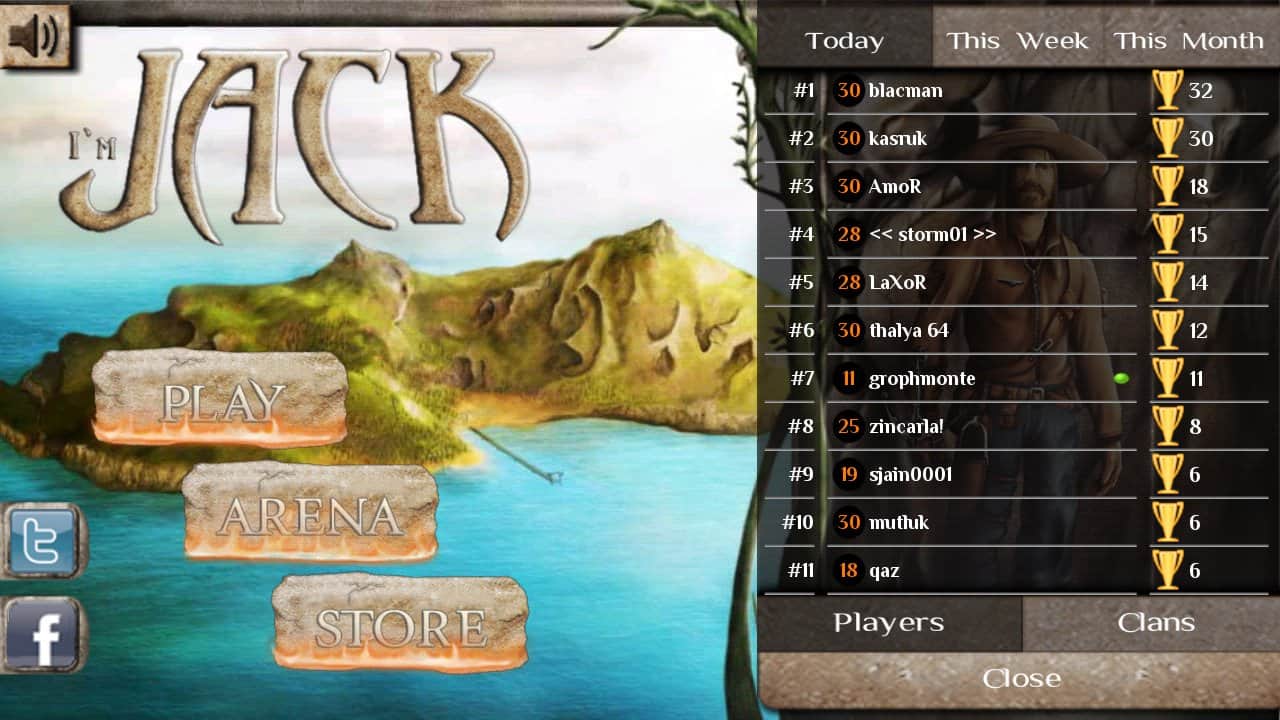Select the Players leaderboard tab
Viewport: 1280px width, 720px height.
(889, 623)
